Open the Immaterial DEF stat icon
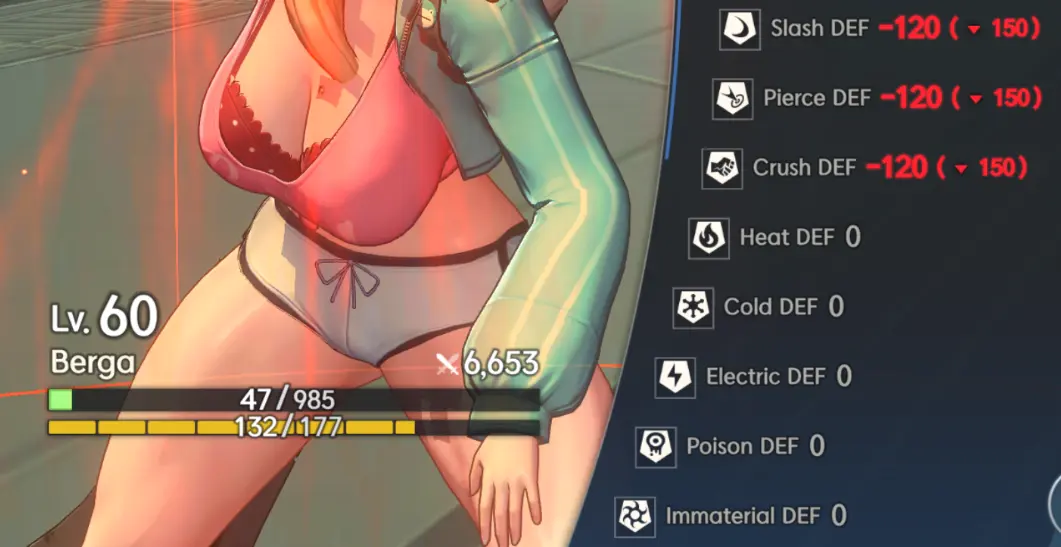Screen dimensions: 1061x547 [x=635, y=516]
